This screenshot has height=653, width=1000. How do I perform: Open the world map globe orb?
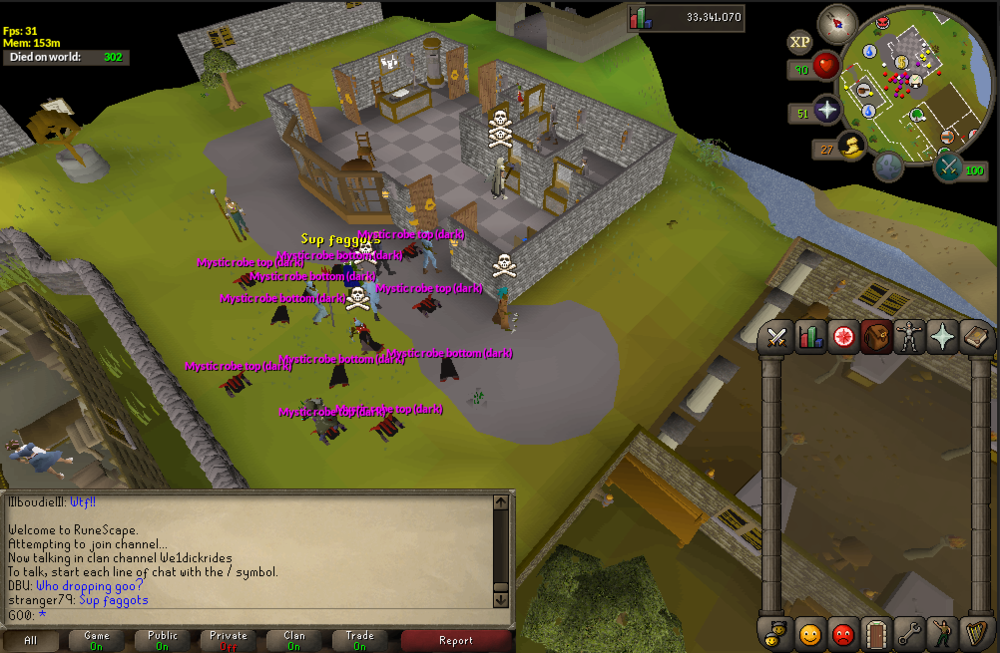[888, 165]
